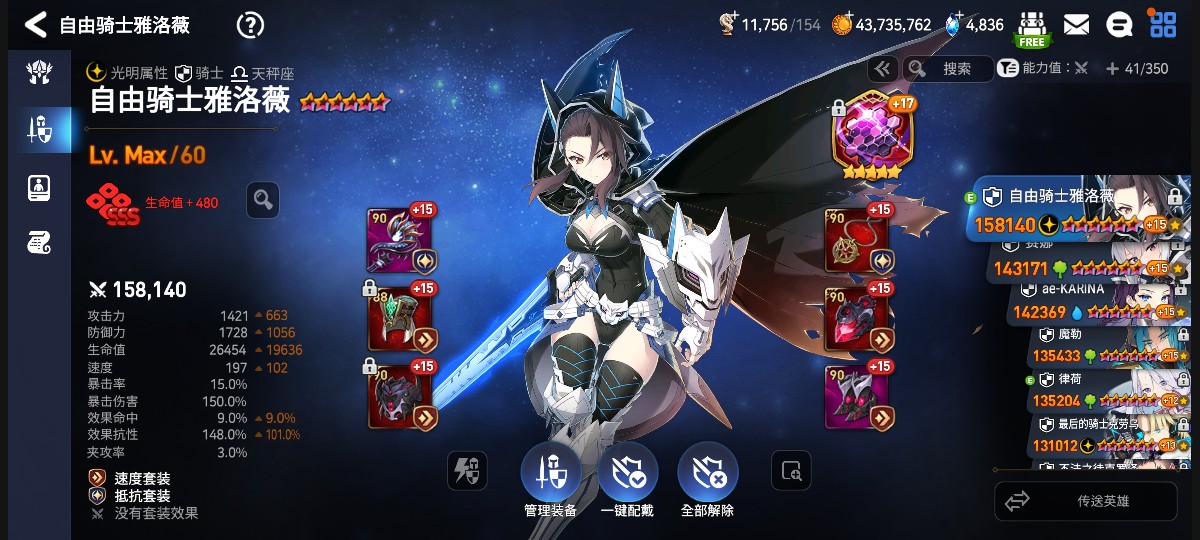Collapse the hero list with double arrows

882,68
